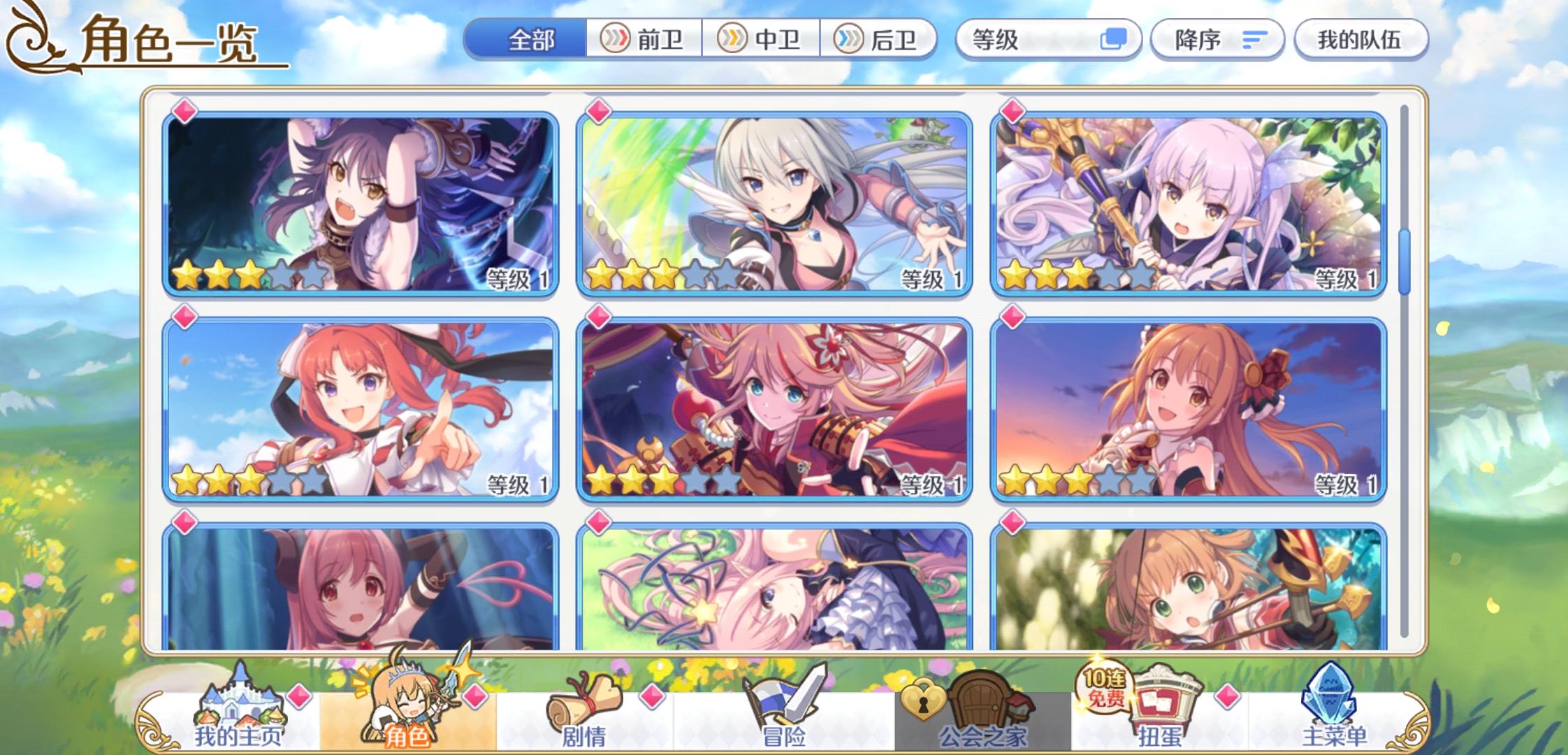Image resolution: width=1568 pixels, height=755 pixels.
Task: Open 我的队伍 my teams
Action: tap(1360, 40)
